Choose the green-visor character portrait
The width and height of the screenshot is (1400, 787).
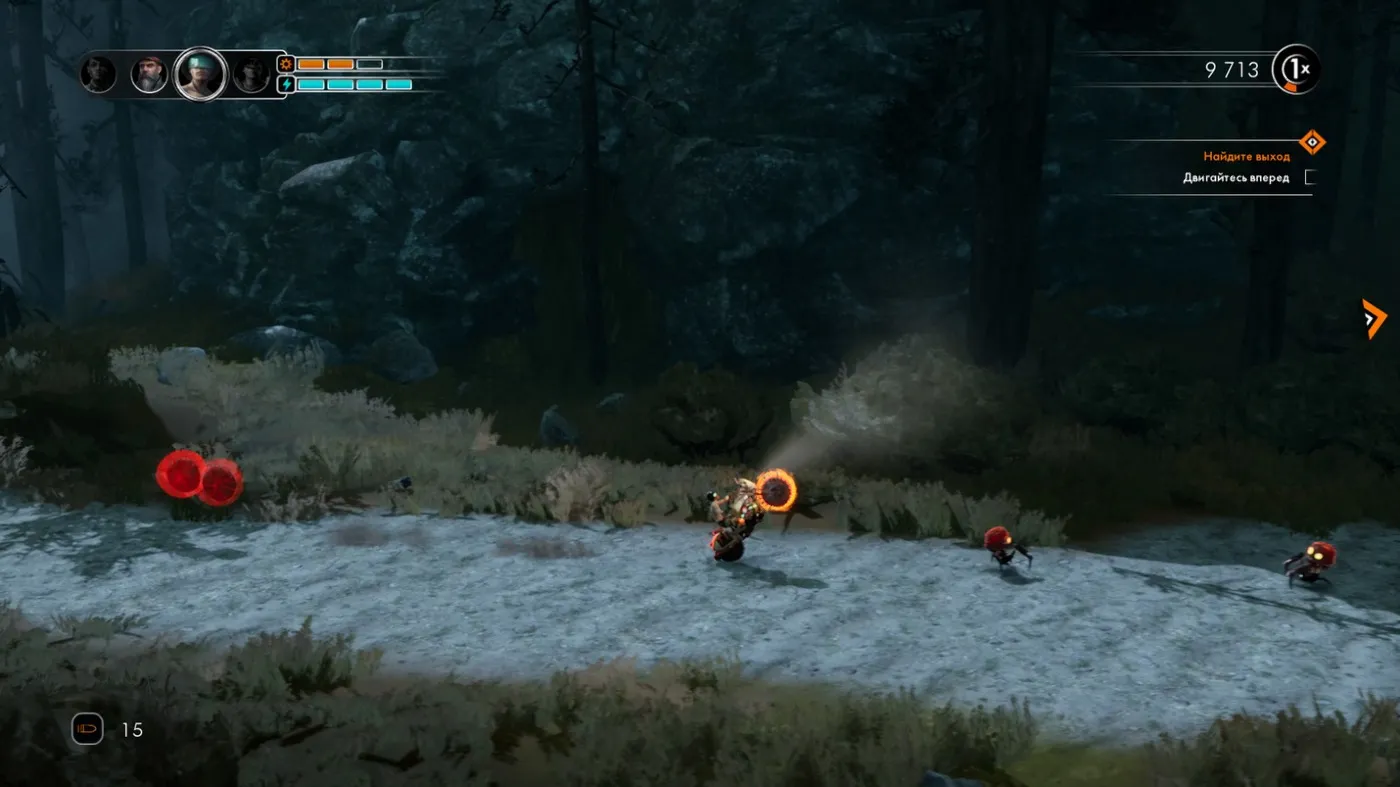(199, 74)
